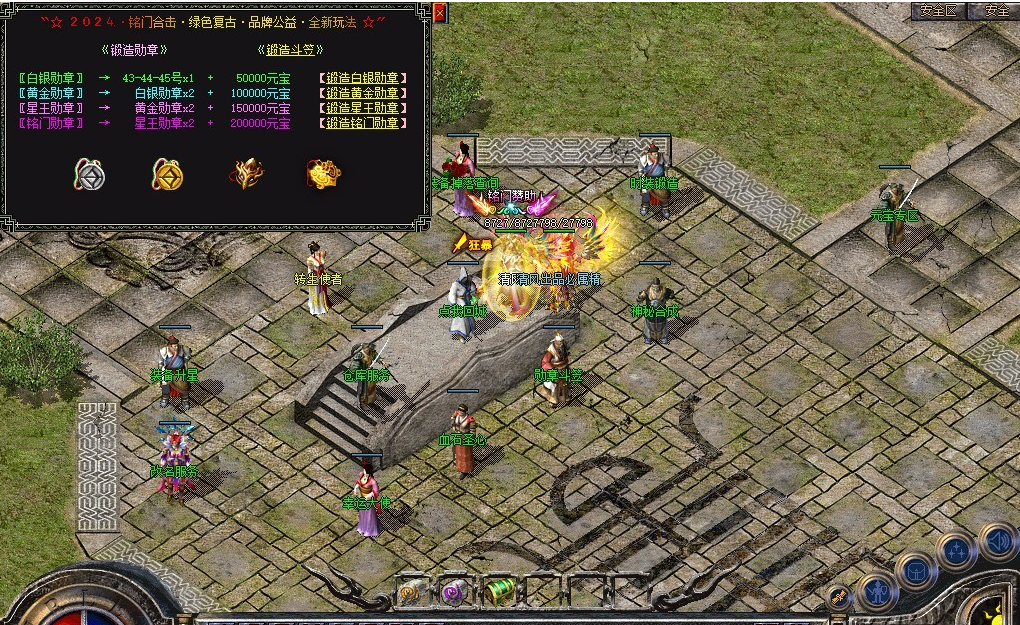Choose 锻造黄金勋章 forge option

[363, 93]
